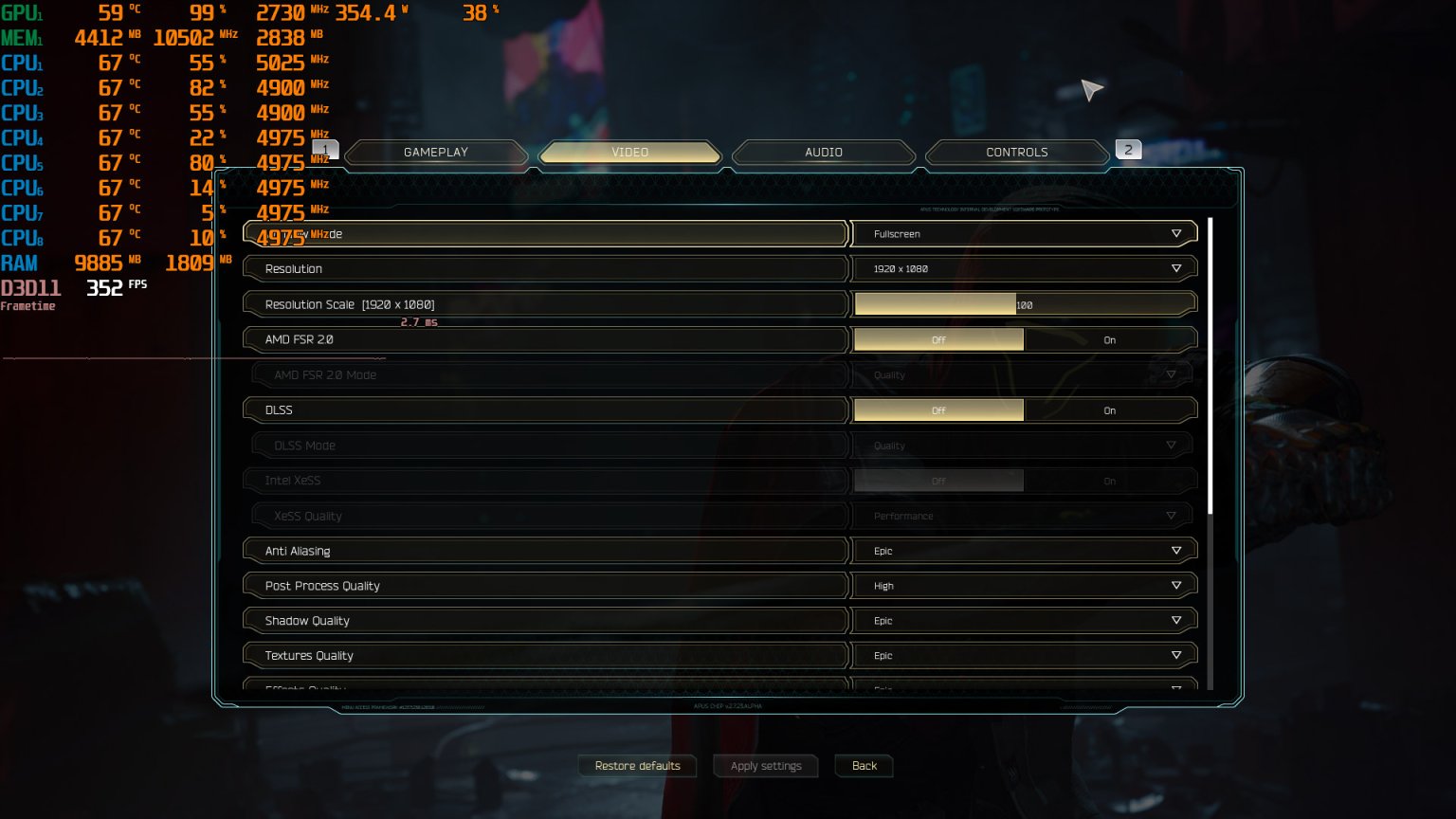Open the Shadow Quality dropdown

1024,620
